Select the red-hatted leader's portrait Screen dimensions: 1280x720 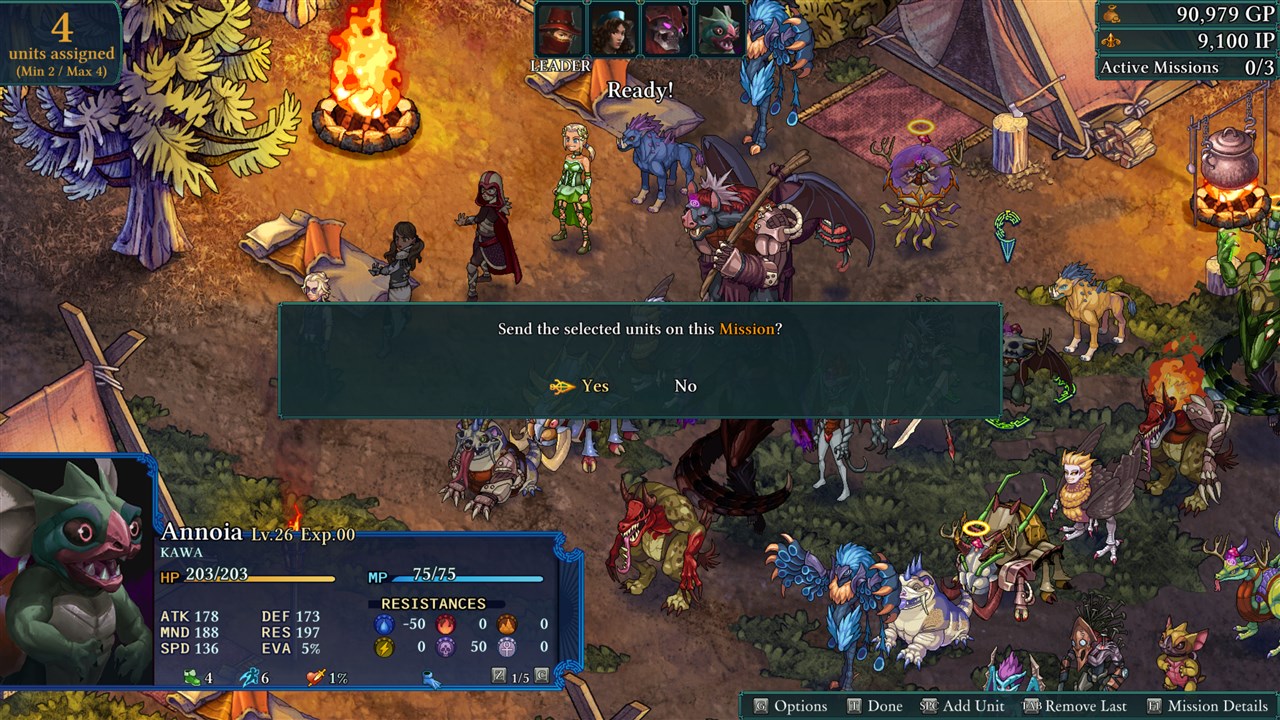click(x=560, y=27)
